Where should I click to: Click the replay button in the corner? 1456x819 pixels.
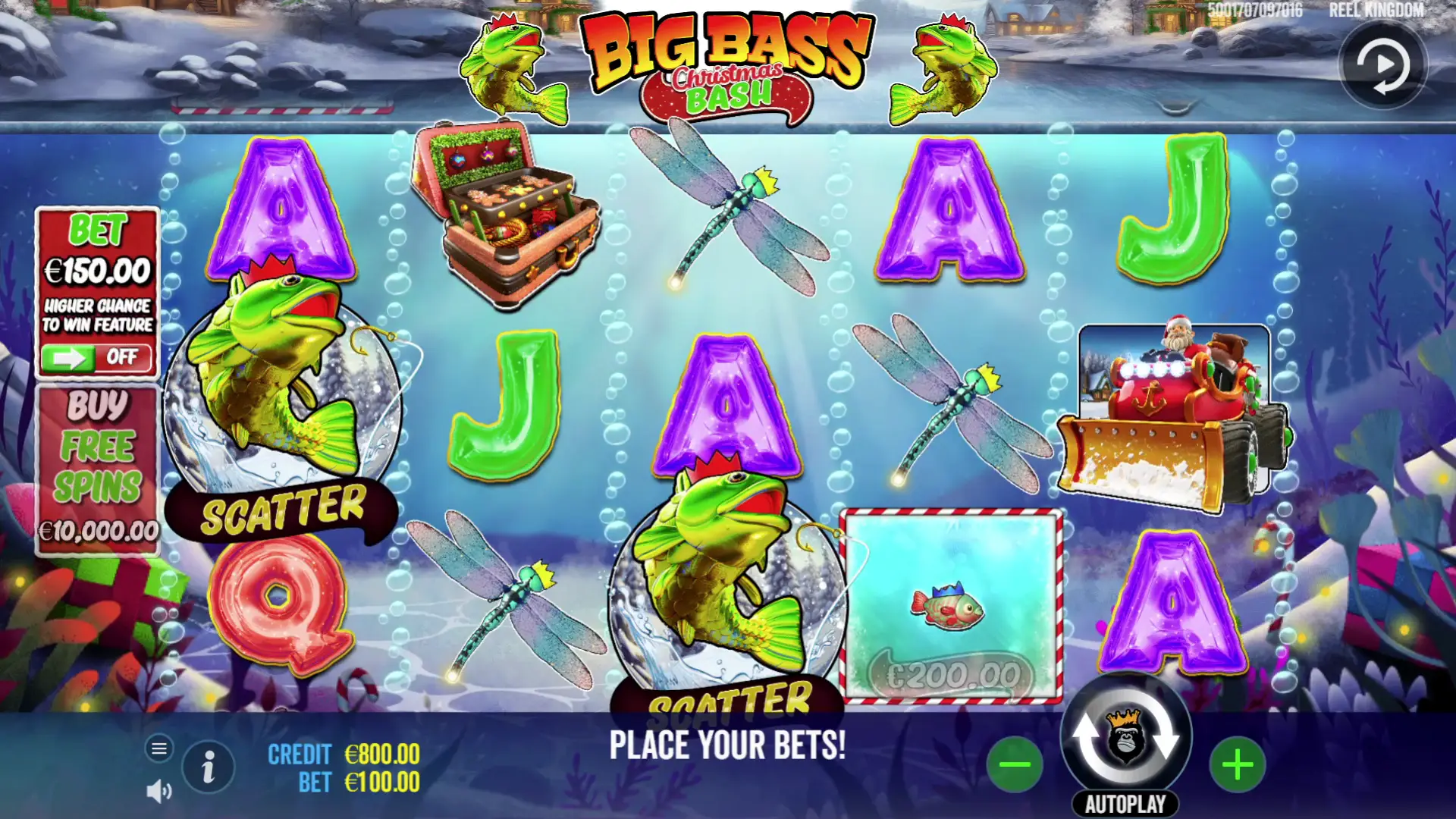click(1383, 65)
